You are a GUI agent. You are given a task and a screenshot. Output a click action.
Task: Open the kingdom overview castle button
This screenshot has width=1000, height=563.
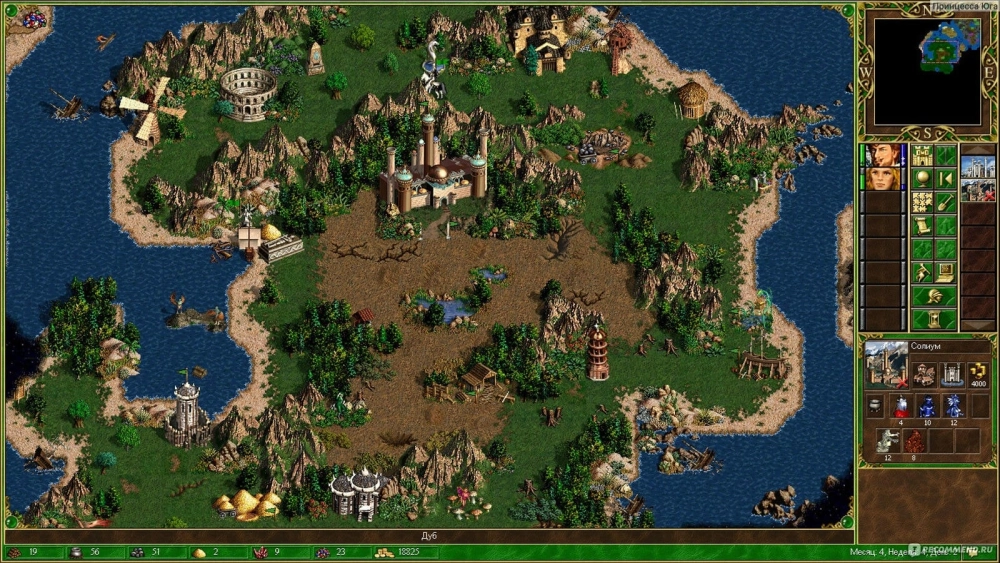coord(922,156)
